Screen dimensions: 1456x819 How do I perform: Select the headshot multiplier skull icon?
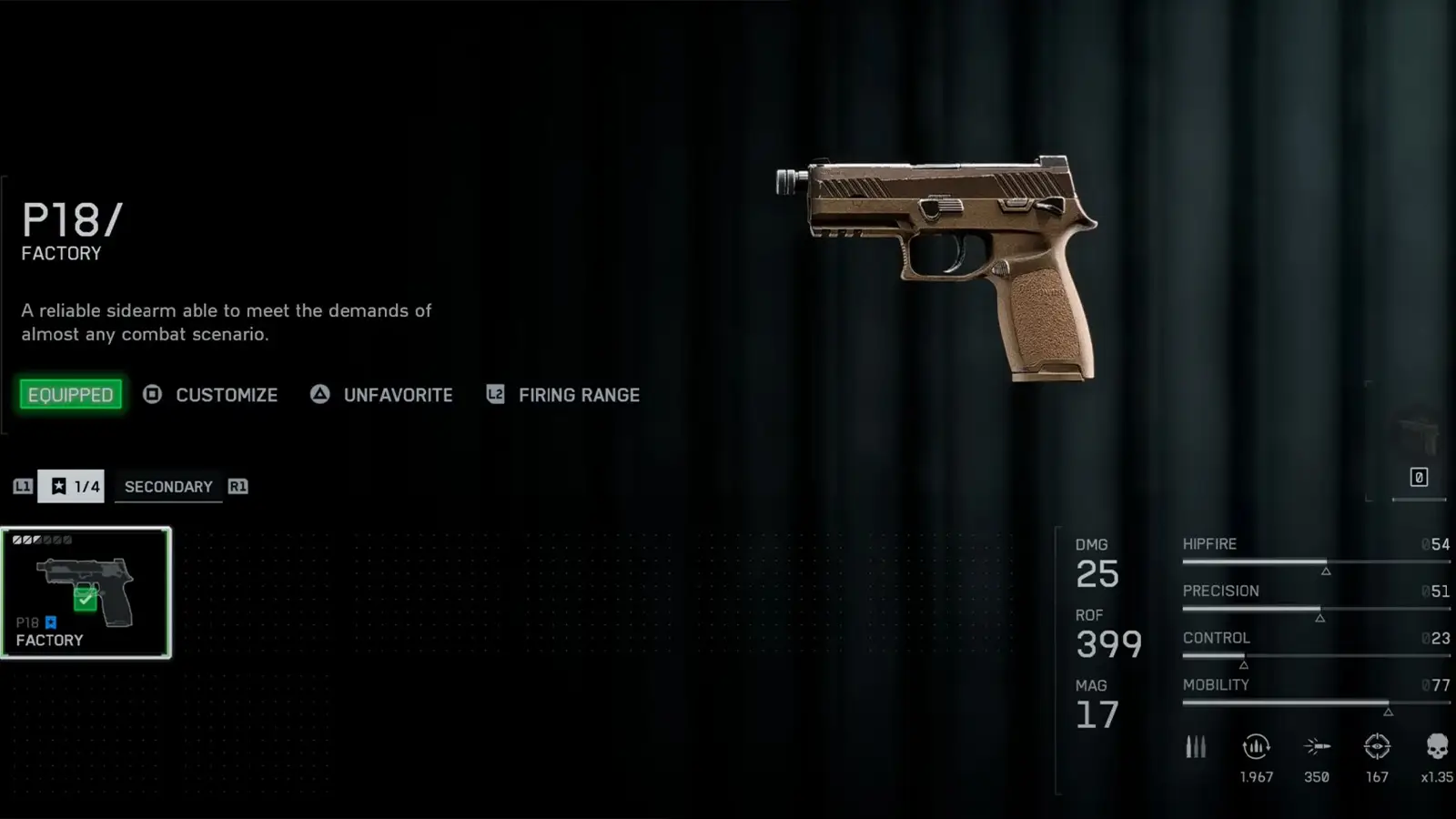pyautogui.click(x=1436, y=747)
